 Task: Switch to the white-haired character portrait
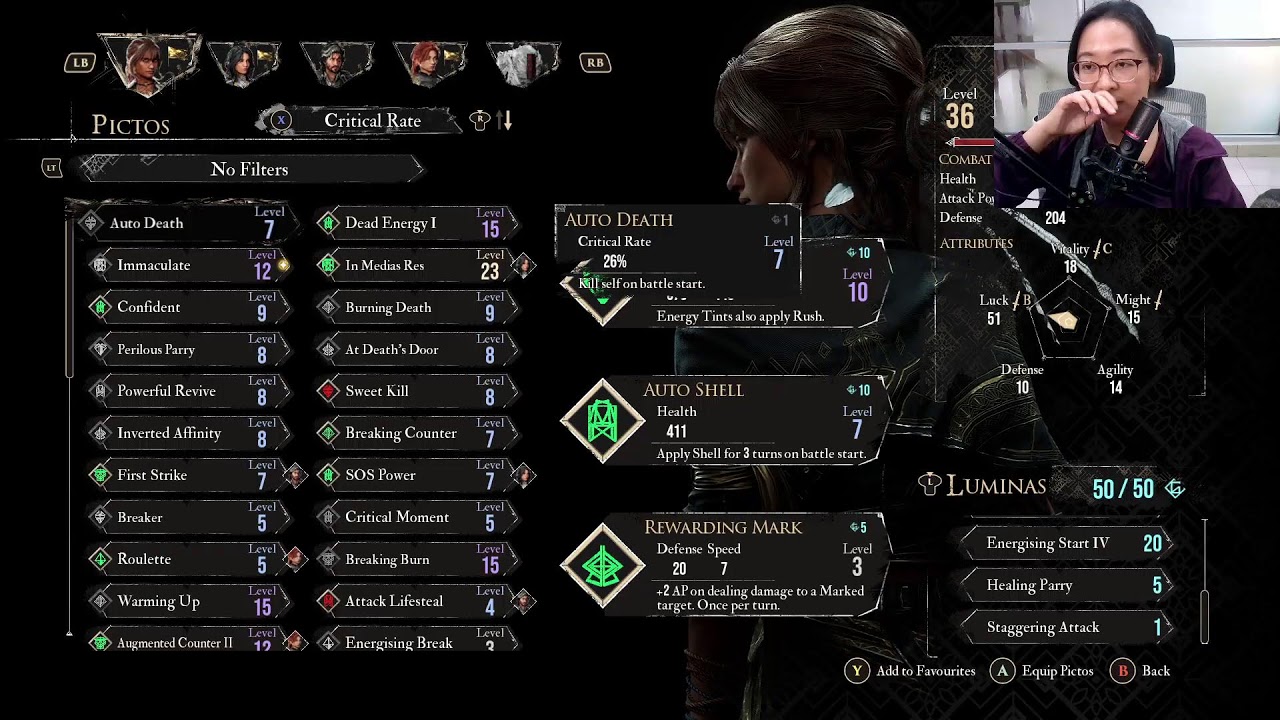pyautogui.click(x=523, y=63)
